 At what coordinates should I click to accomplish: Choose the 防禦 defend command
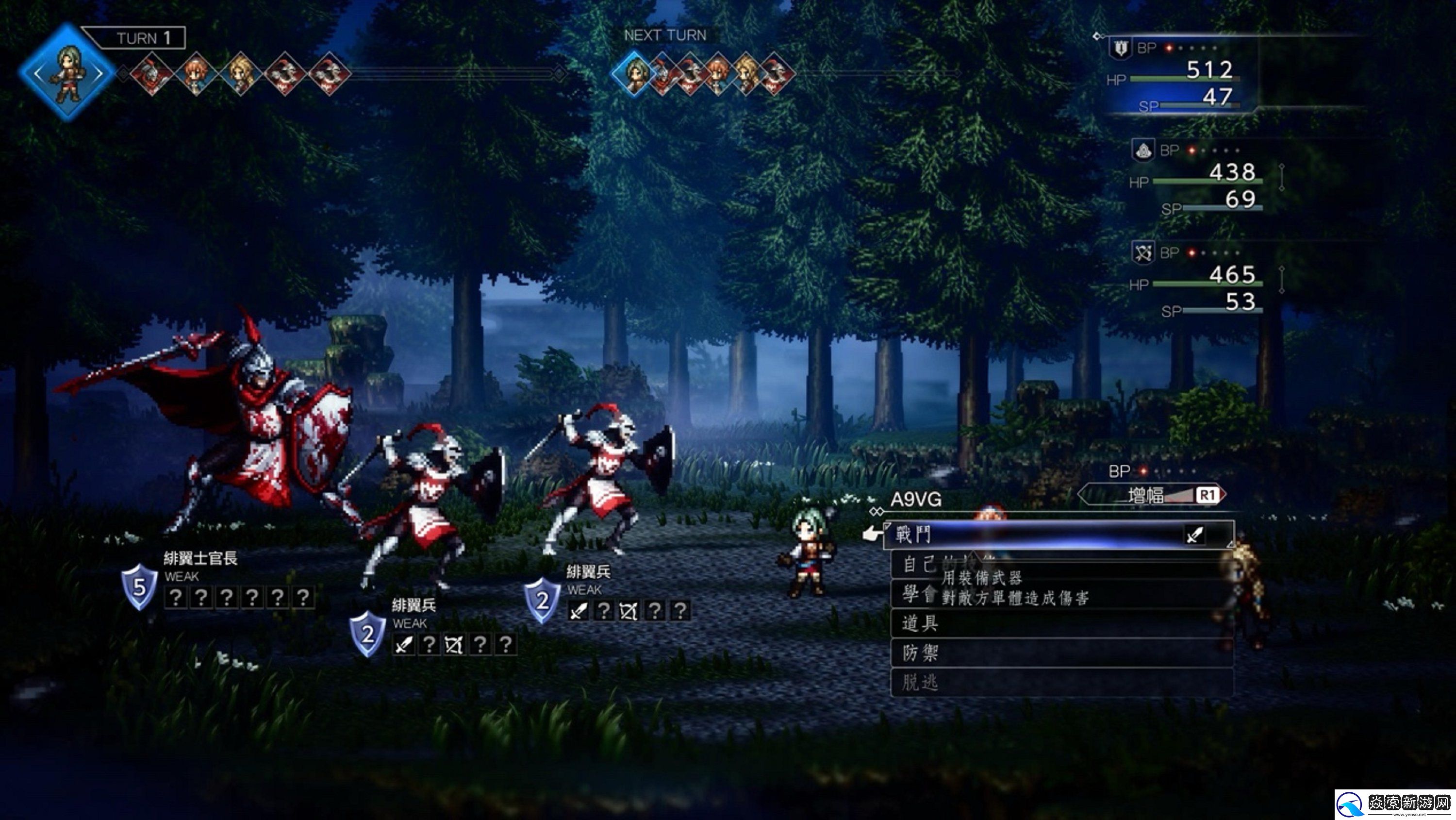tap(920, 653)
